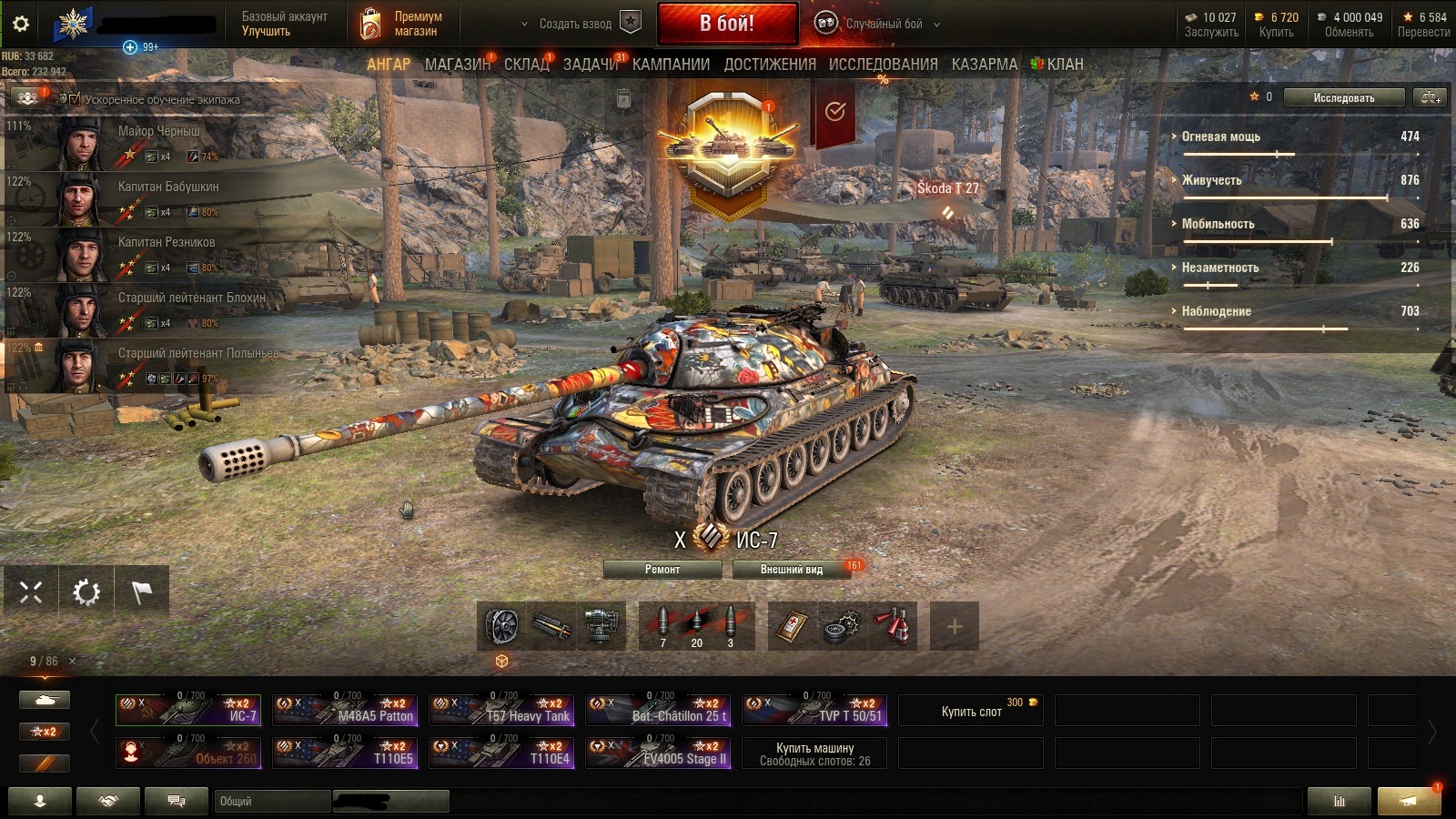Open Внешний вид customization
The width and height of the screenshot is (1456, 819).
pos(791,570)
